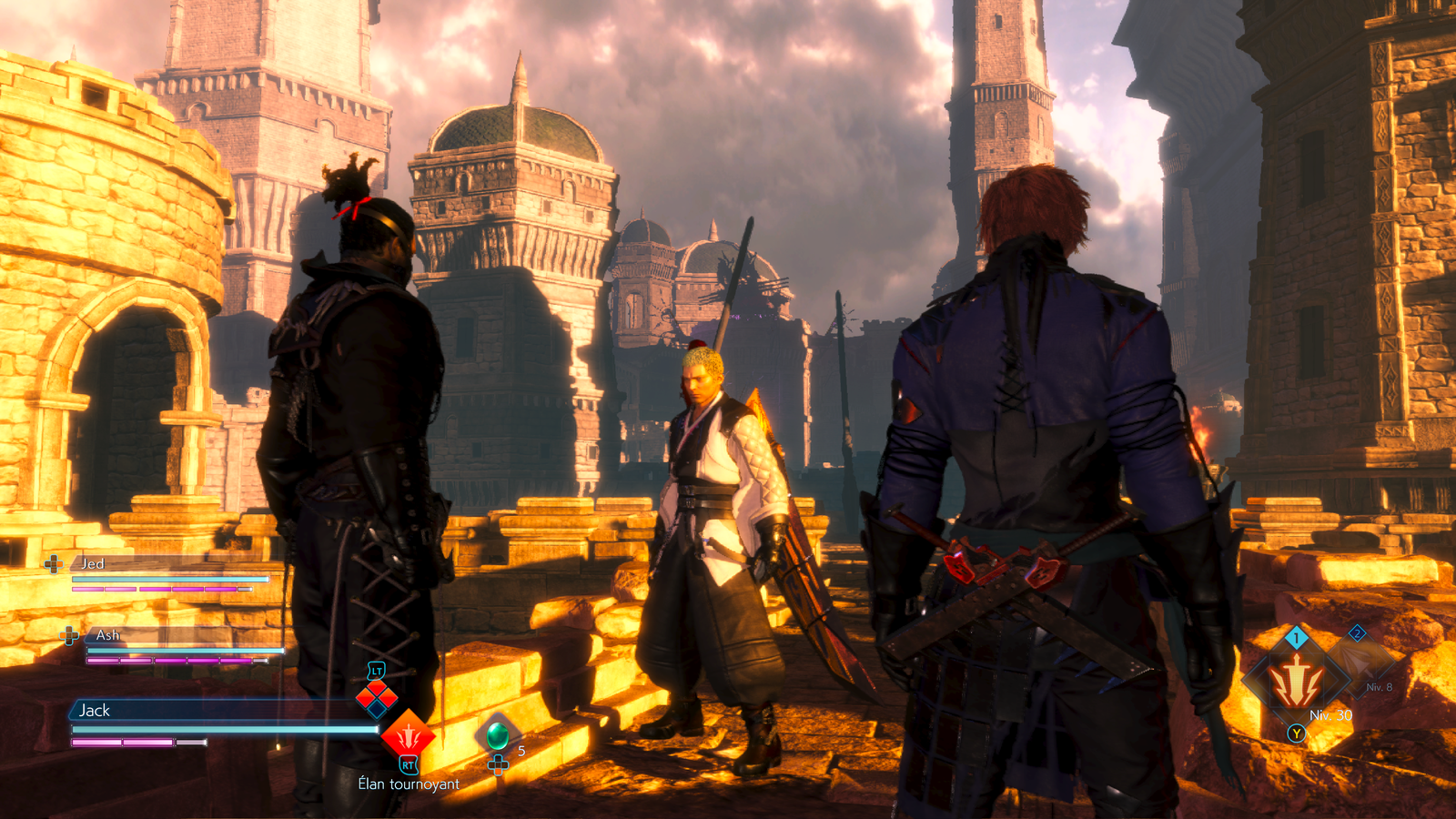Activate the Élan tournoyant ability icon
The image size is (1456, 819).
(408, 733)
